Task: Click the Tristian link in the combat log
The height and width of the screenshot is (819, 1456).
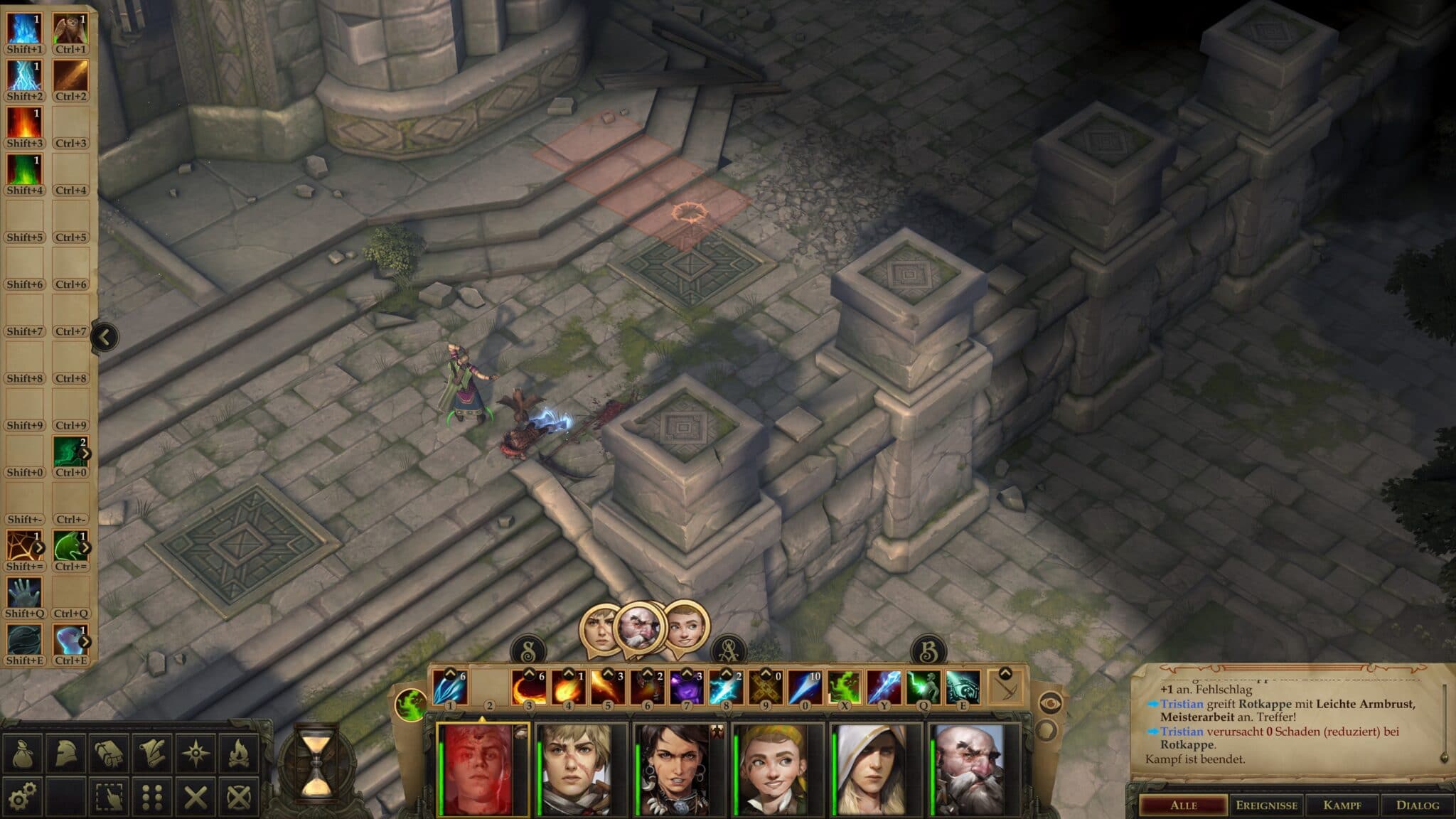Action: click(1182, 703)
